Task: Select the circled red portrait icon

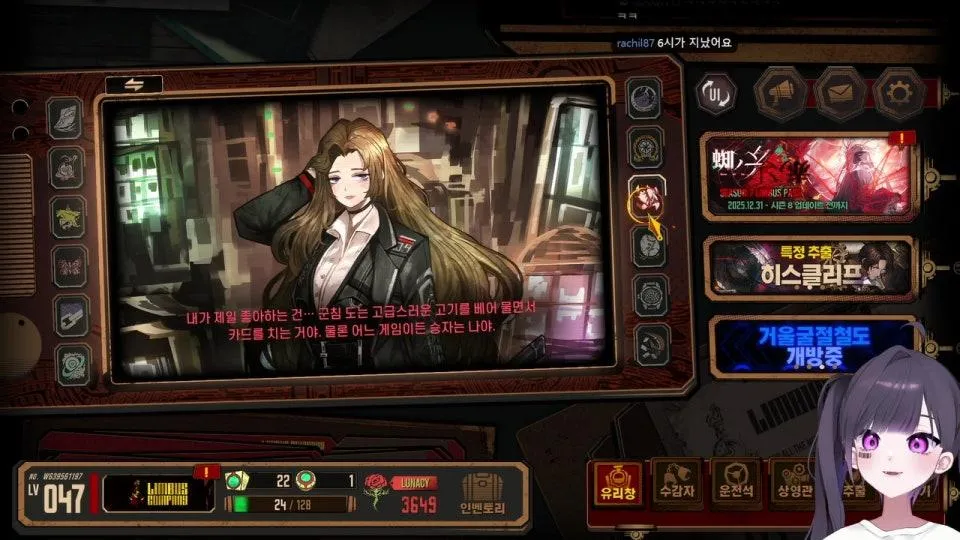Action: 646,195
